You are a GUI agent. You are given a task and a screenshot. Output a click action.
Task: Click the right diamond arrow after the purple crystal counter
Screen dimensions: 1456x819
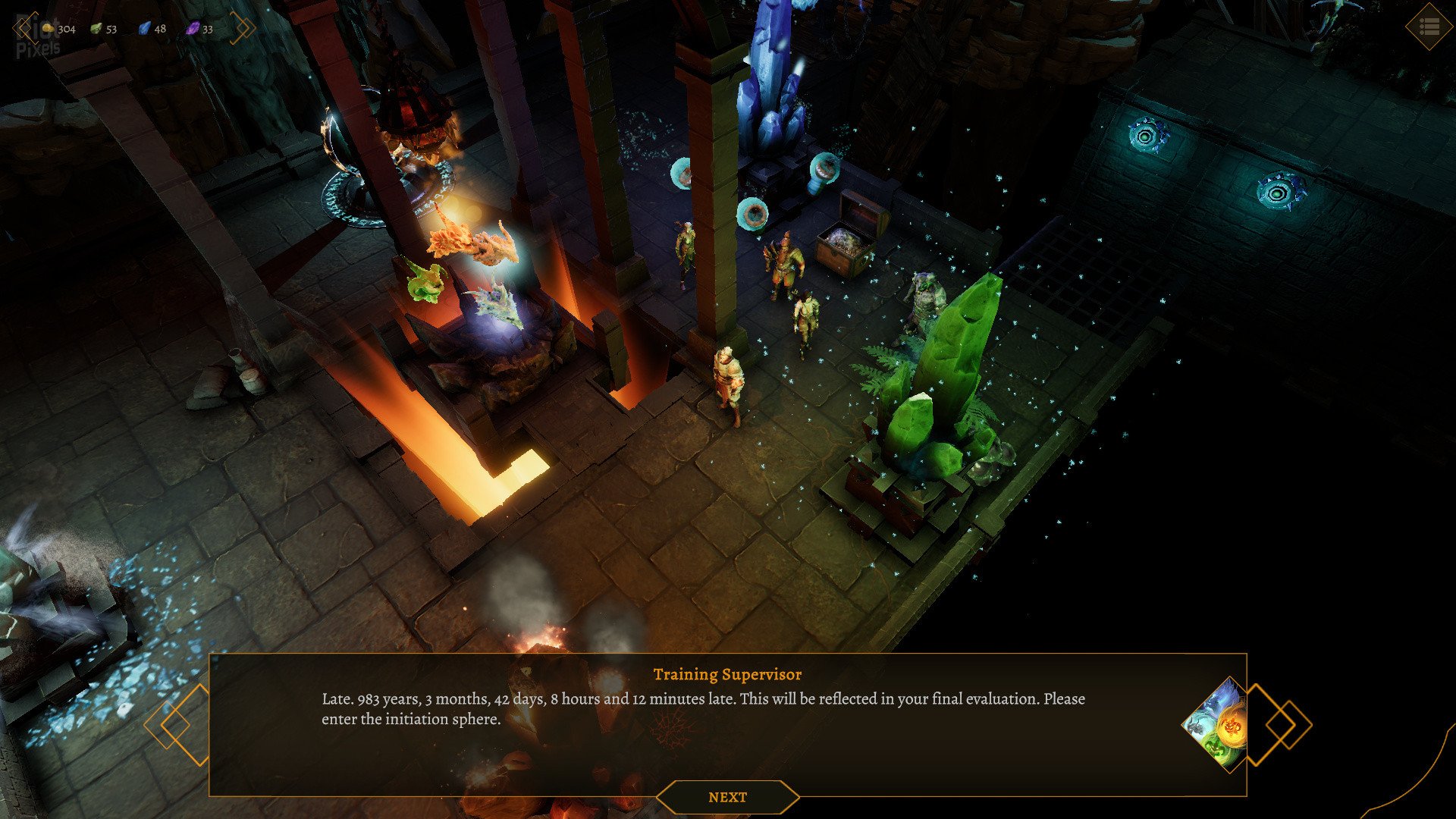click(x=243, y=28)
